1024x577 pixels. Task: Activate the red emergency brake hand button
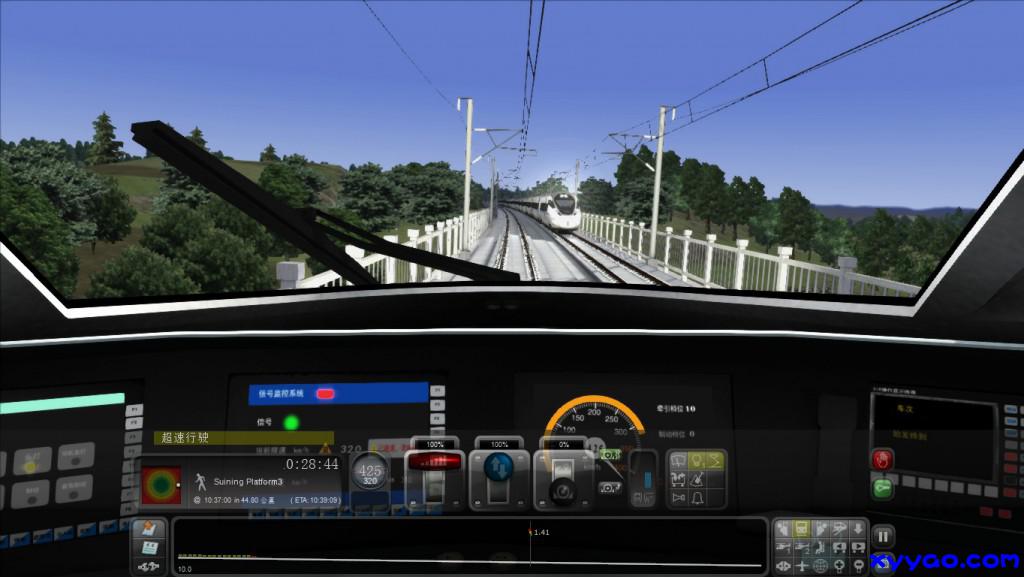[x=882, y=459]
